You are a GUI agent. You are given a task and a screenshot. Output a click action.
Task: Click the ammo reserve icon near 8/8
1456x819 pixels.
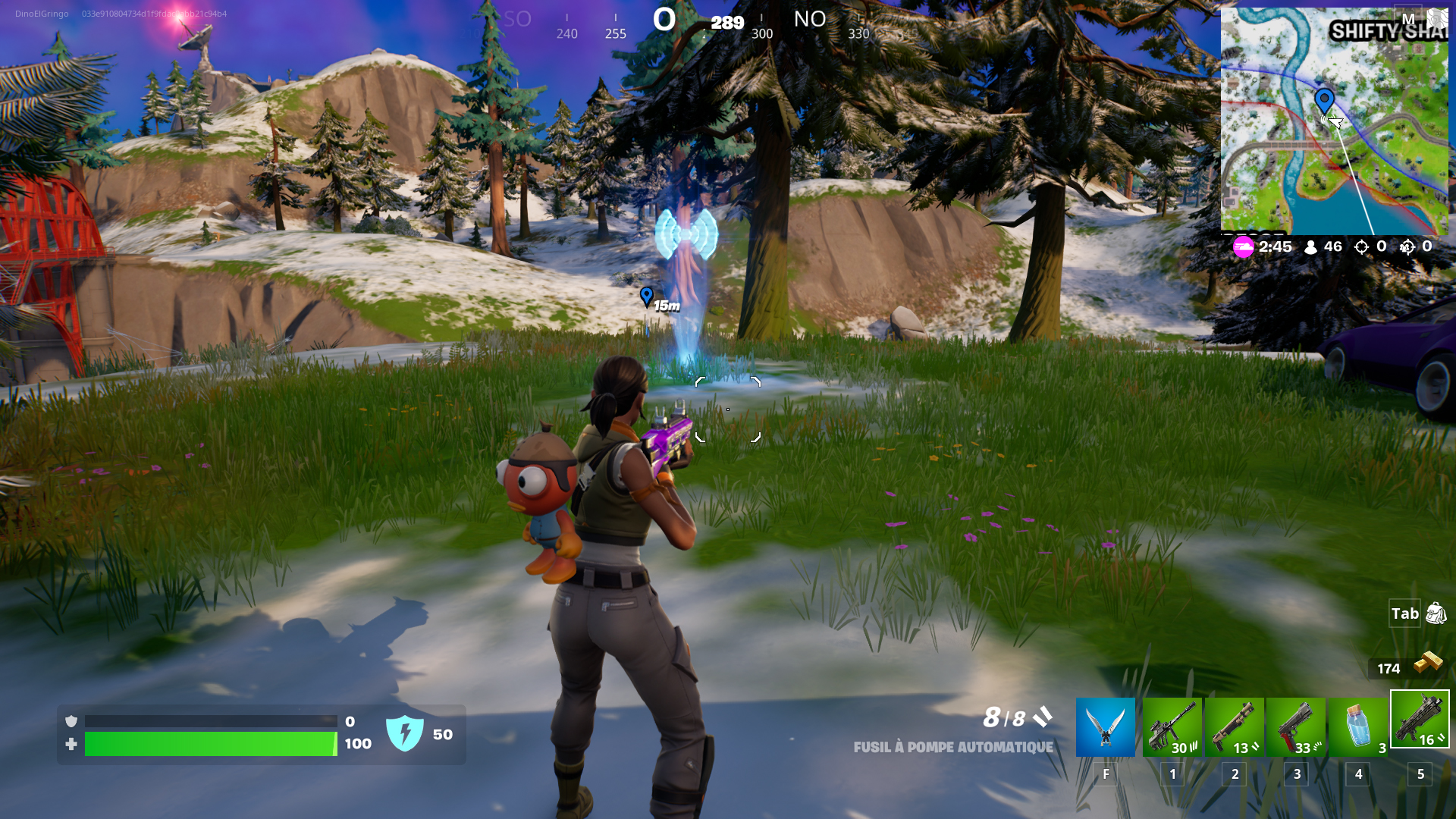point(1043,717)
